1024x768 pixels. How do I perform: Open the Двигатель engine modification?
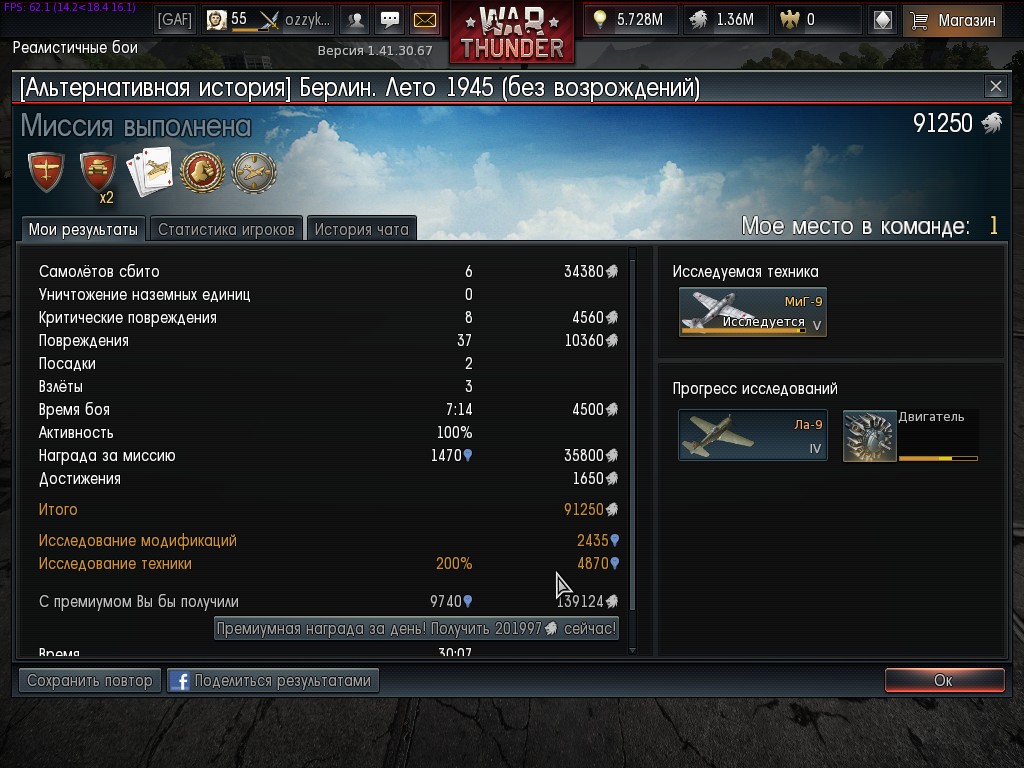pyautogui.click(x=910, y=435)
